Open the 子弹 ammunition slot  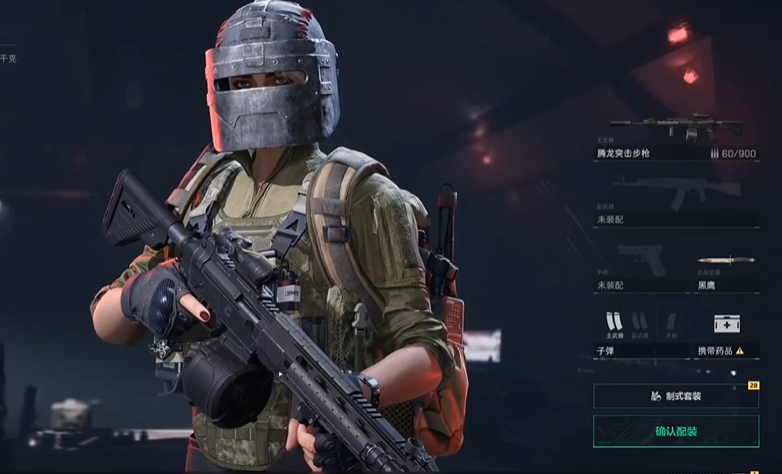pyautogui.click(x=640, y=333)
